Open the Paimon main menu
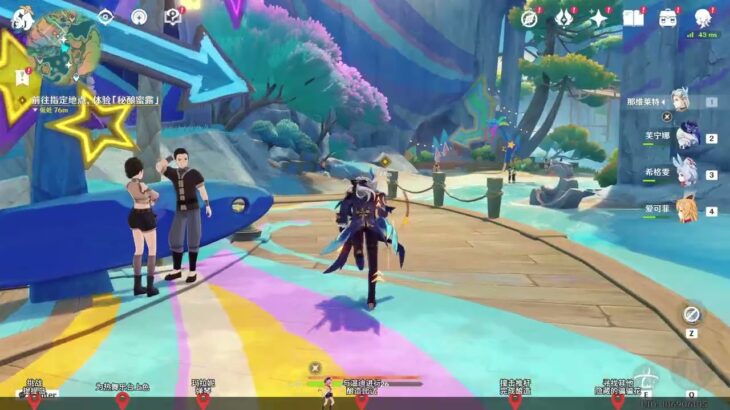 point(22,17)
